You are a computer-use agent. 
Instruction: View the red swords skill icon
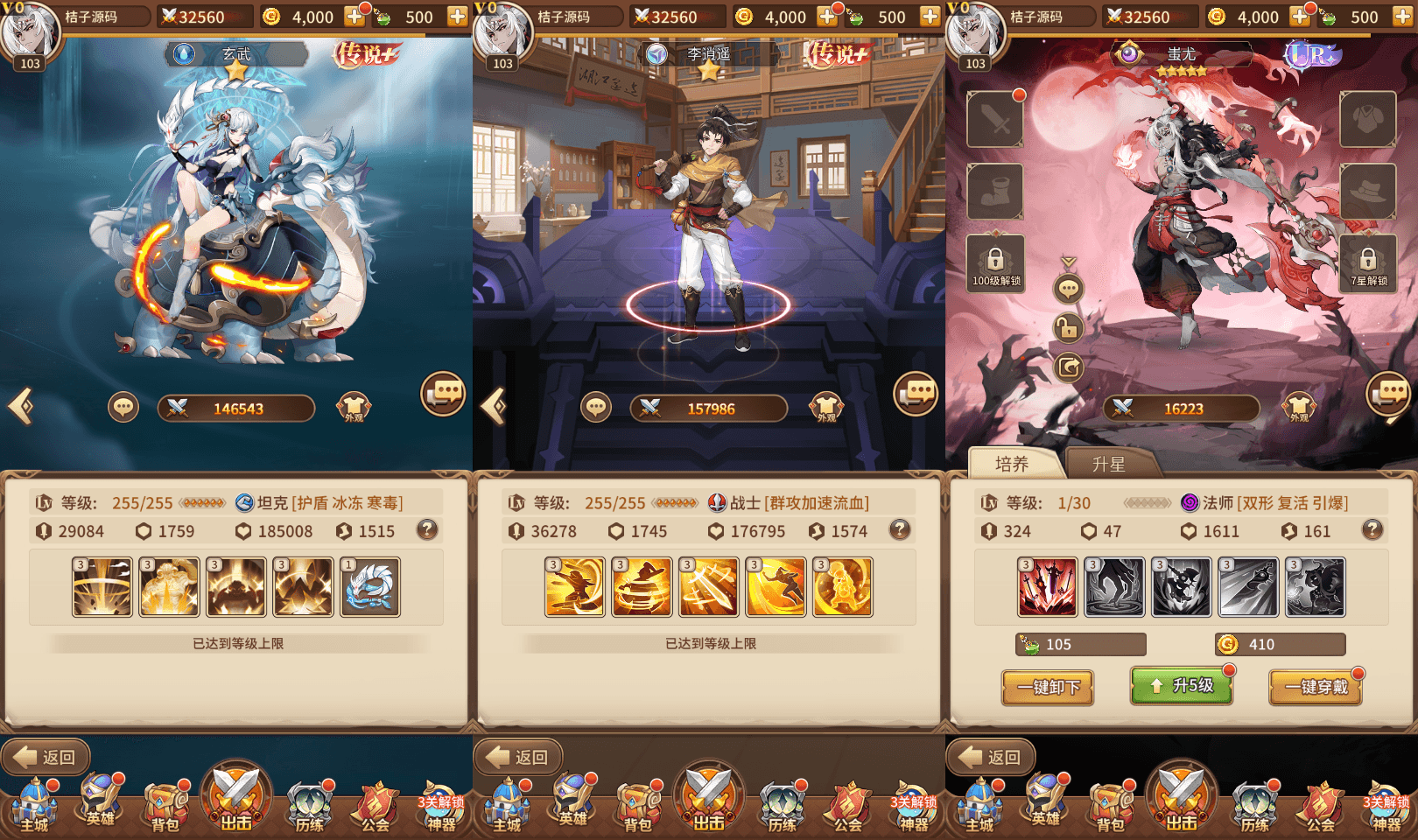tap(1047, 587)
